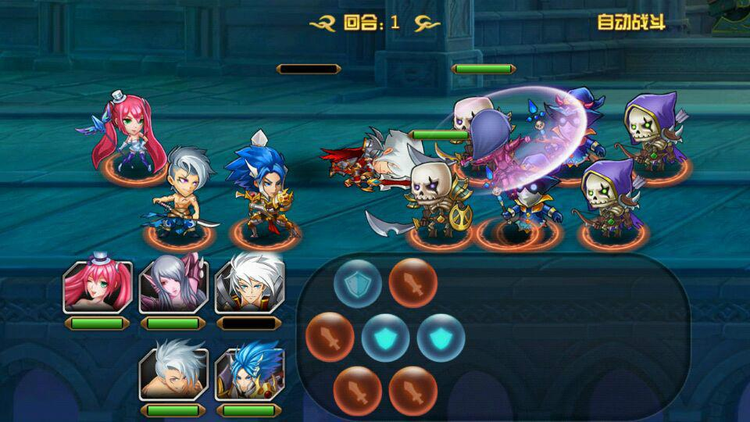Viewport: 750px width, 422px height.
Task: Toggle the 自动战斗 auto-battle button
Action: tap(630, 22)
